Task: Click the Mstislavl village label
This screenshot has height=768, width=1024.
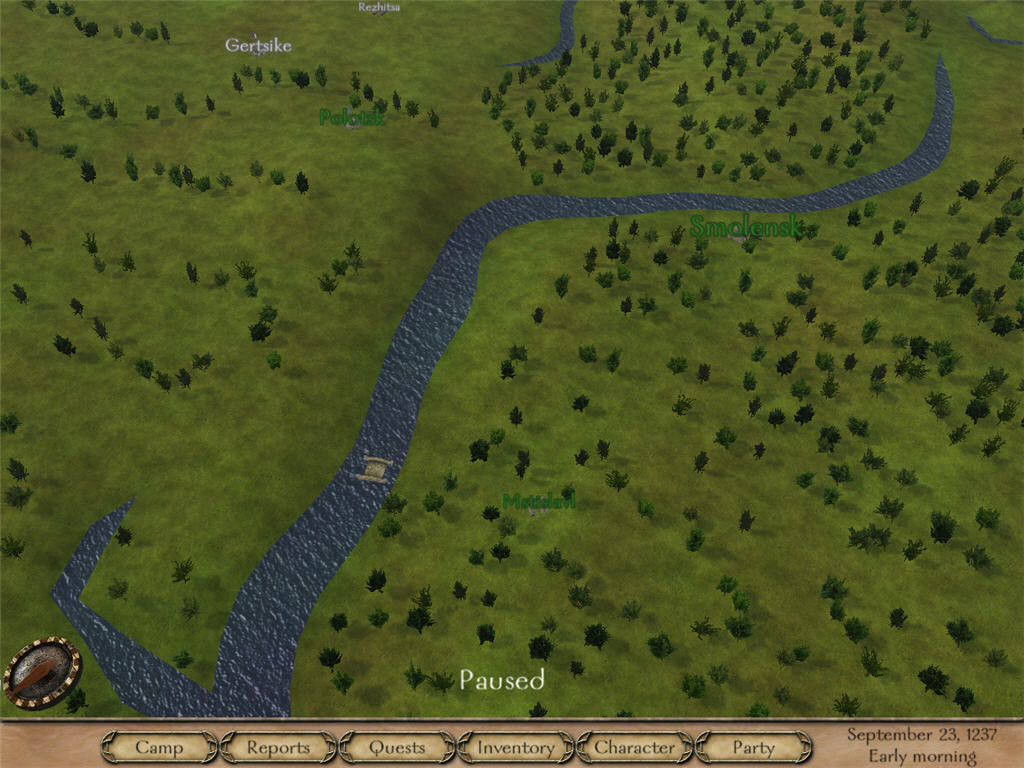Action: [x=539, y=501]
